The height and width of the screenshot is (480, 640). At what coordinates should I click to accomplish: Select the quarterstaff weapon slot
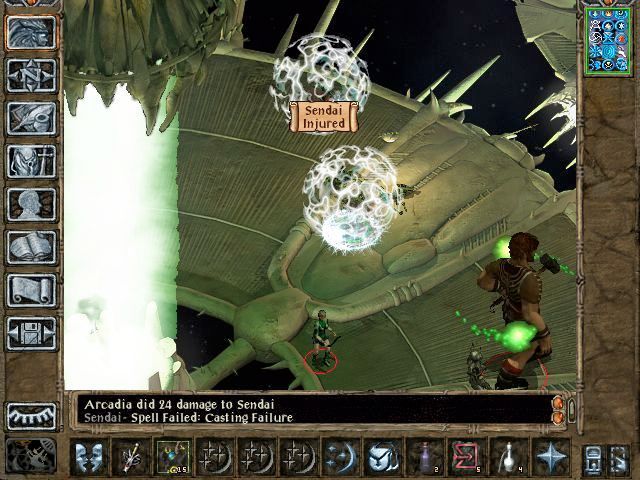[x=132, y=456]
